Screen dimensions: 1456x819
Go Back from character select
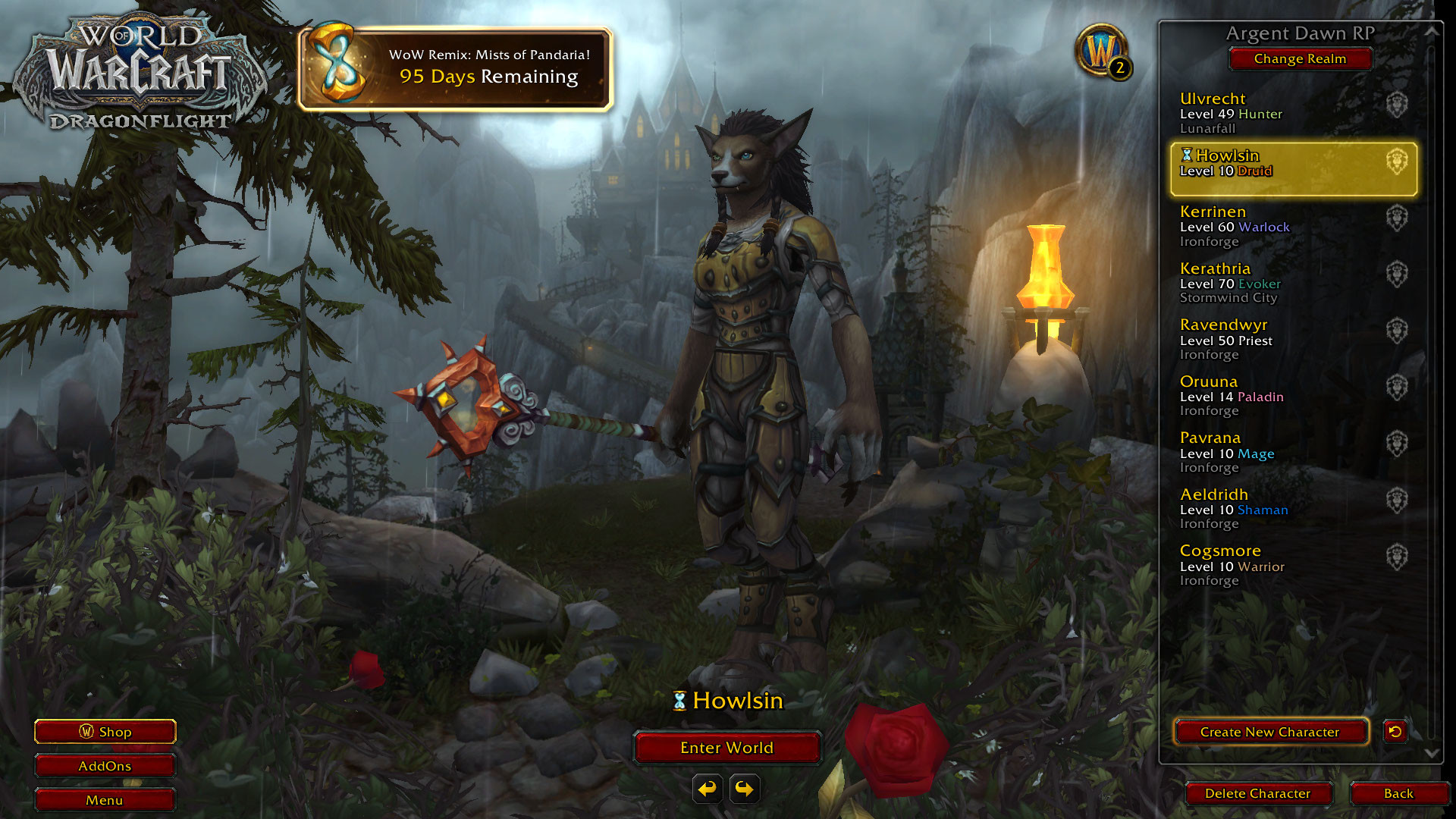pyautogui.click(x=1398, y=793)
